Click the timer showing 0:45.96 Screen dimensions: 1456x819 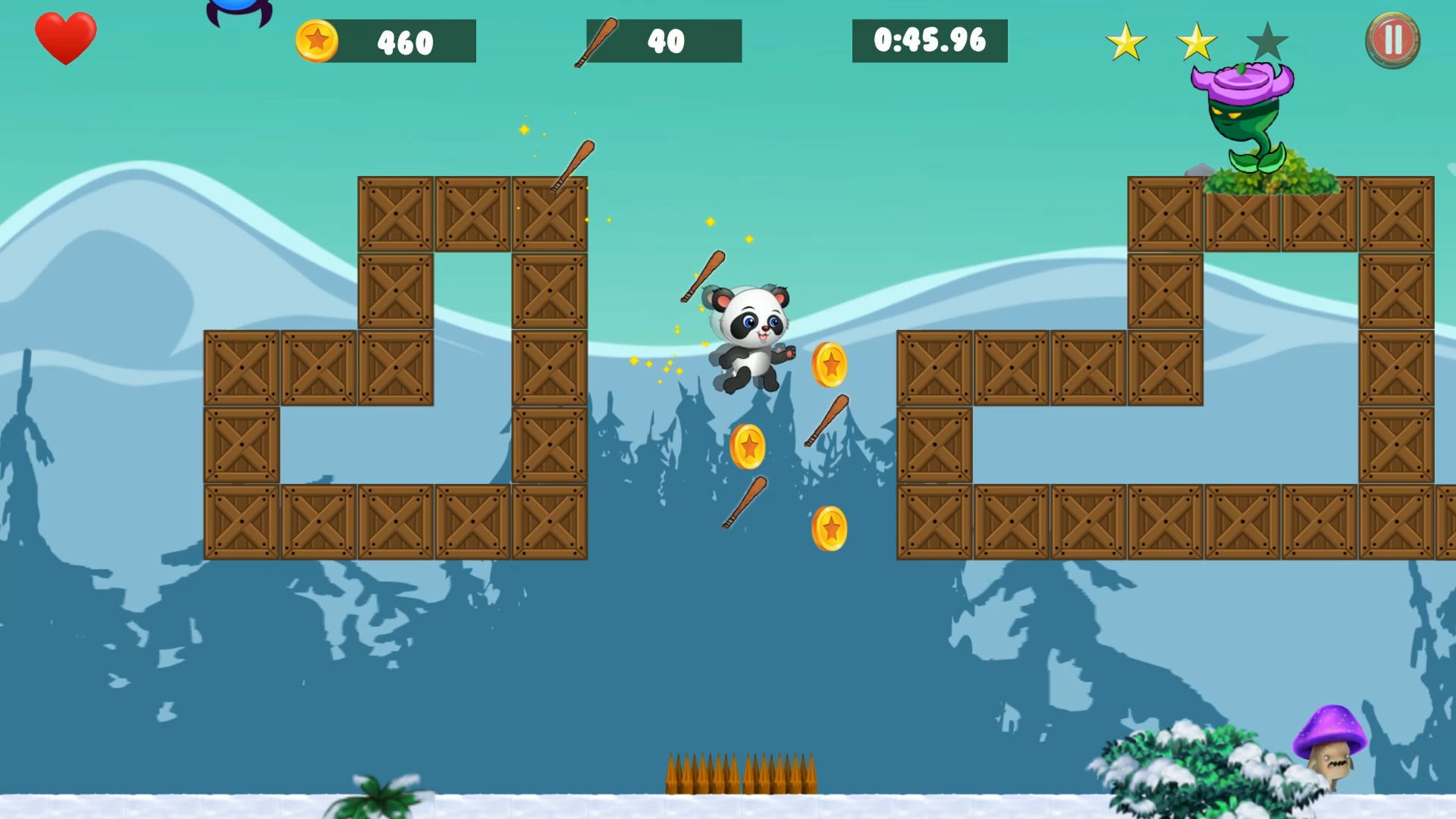(x=931, y=39)
